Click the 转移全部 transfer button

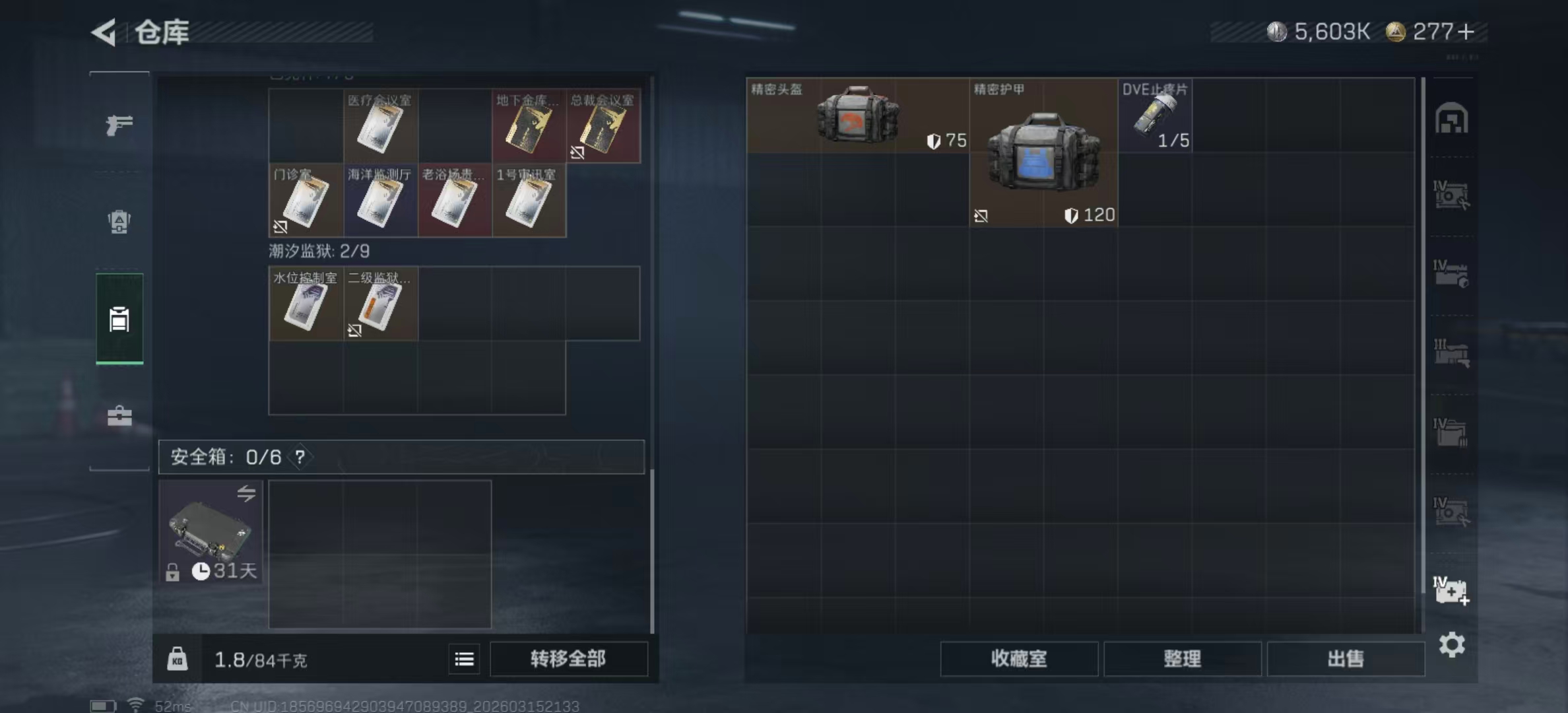(569, 659)
